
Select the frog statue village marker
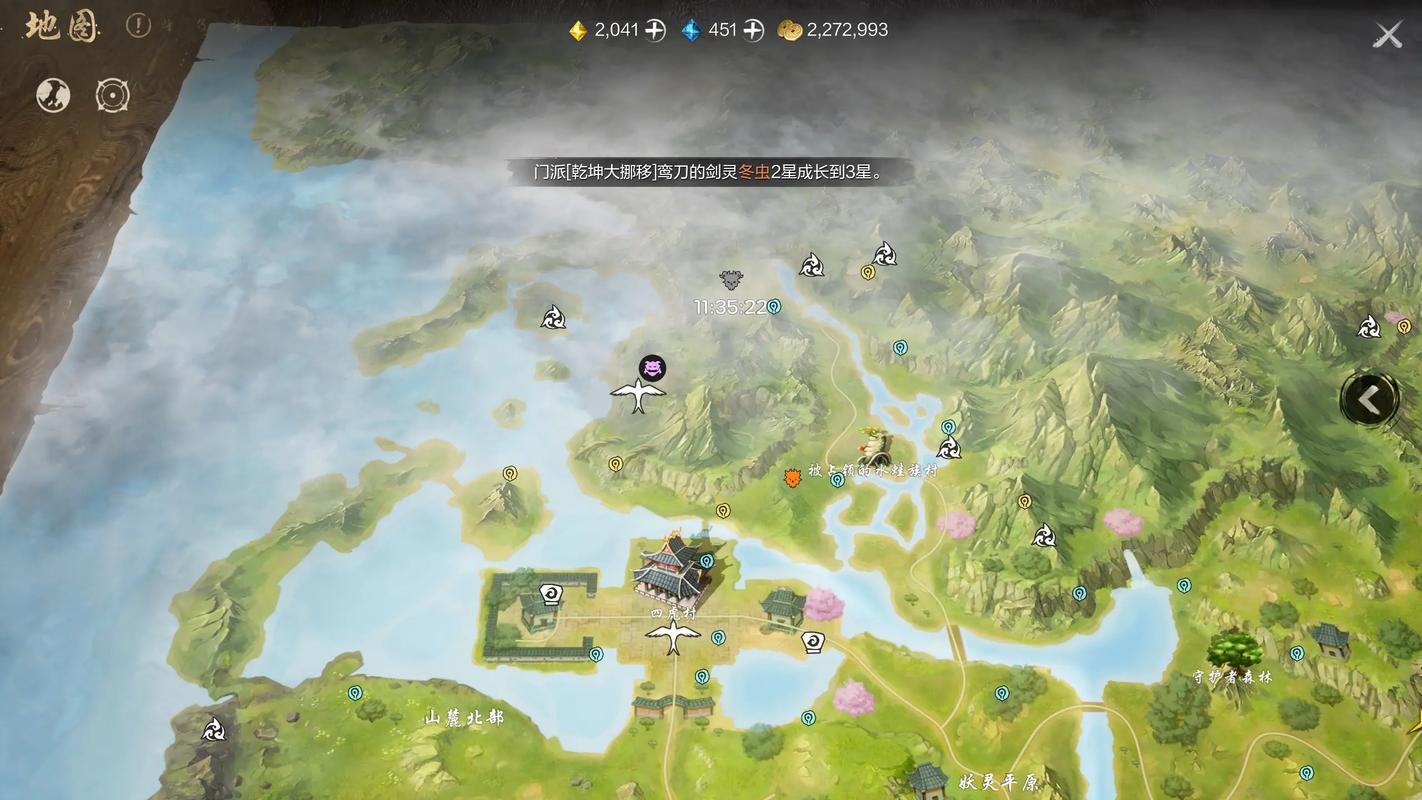pos(877,444)
